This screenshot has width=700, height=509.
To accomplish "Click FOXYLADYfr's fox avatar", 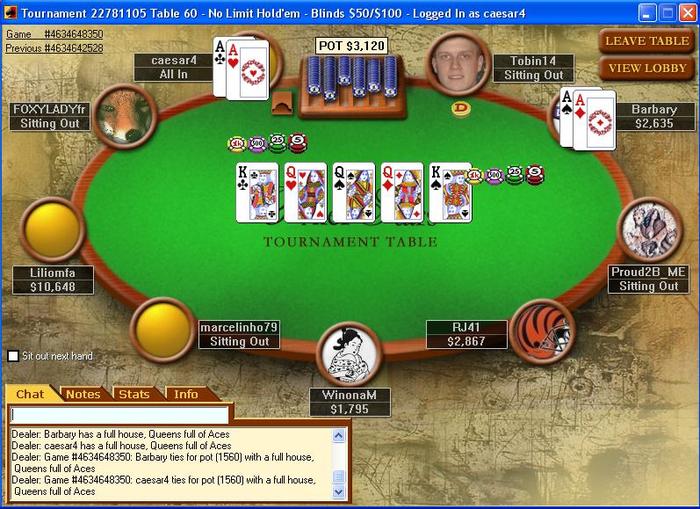I will 124,115.
